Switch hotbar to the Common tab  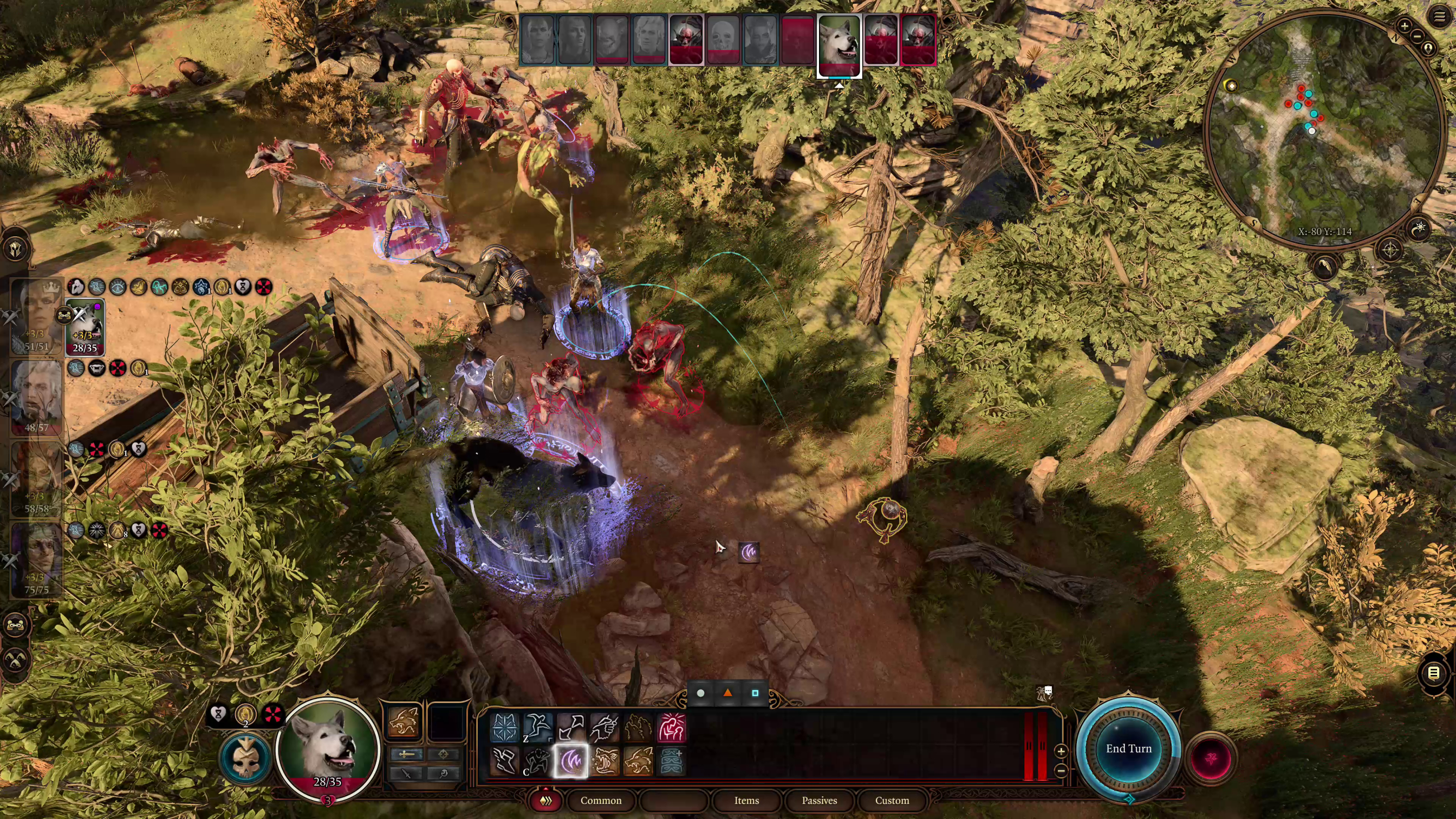click(600, 801)
